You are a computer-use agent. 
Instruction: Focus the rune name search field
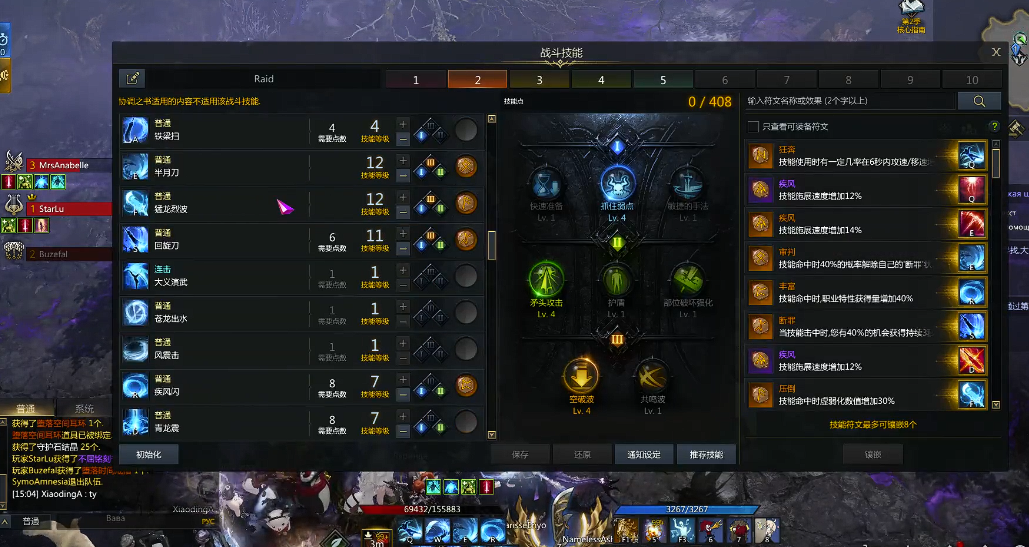(x=850, y=101)
